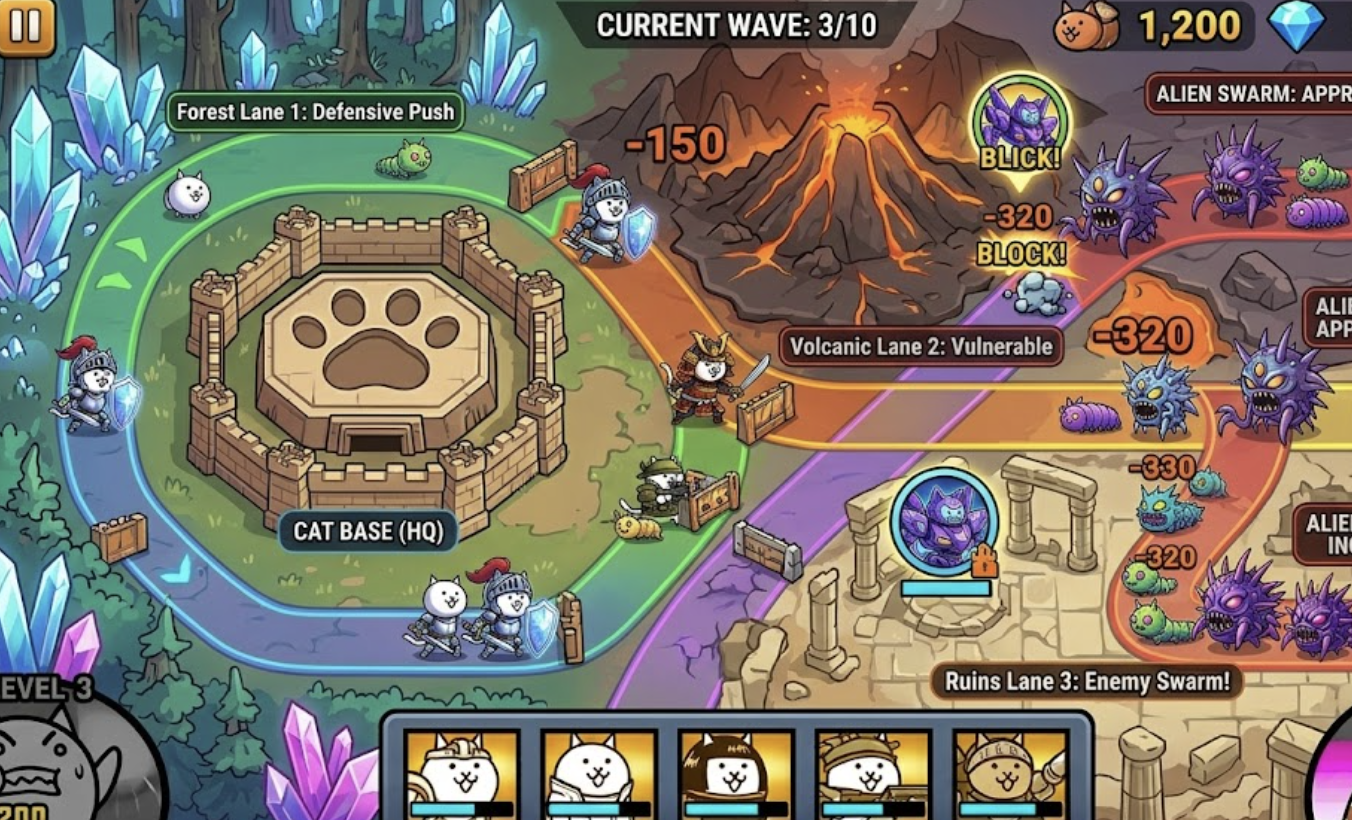Deploy the plain white armored cat card

click(x=598, y=774)
